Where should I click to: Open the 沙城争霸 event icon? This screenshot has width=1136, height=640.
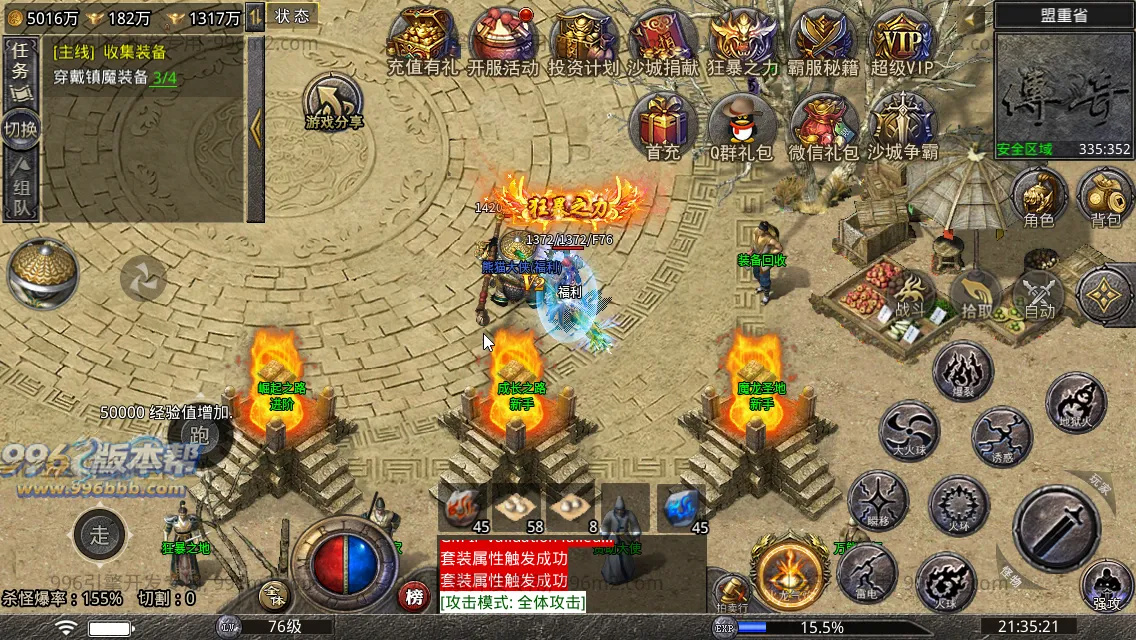pos(902,125)
